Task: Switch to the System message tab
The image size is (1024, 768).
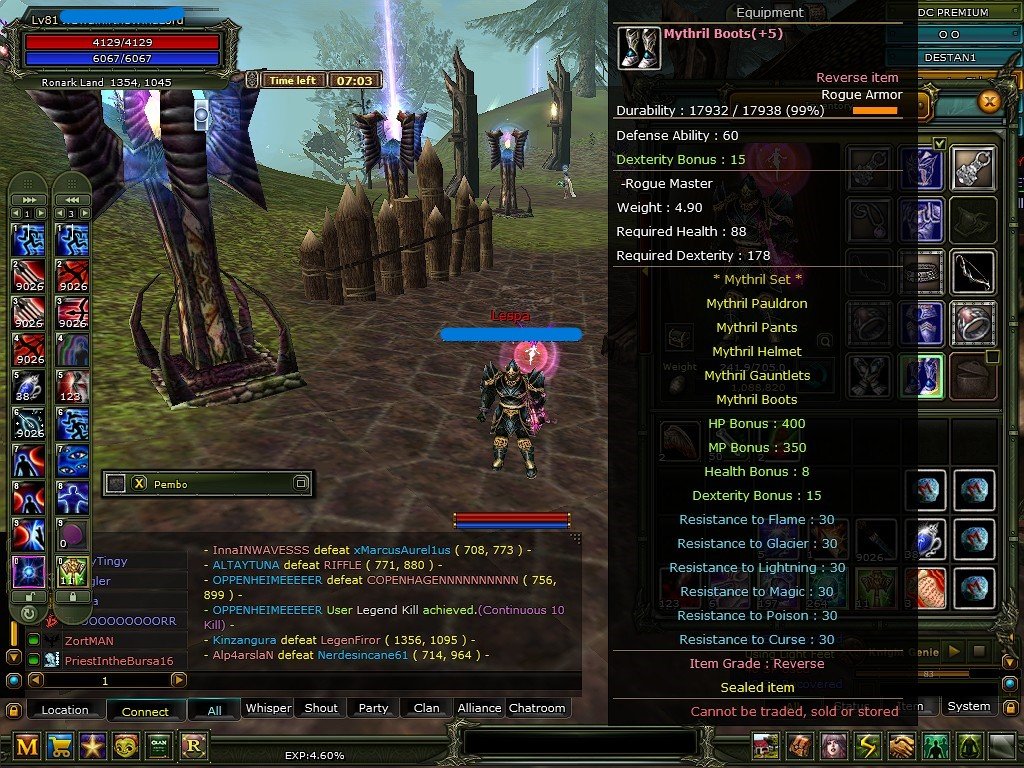Action: coord(968,706)
